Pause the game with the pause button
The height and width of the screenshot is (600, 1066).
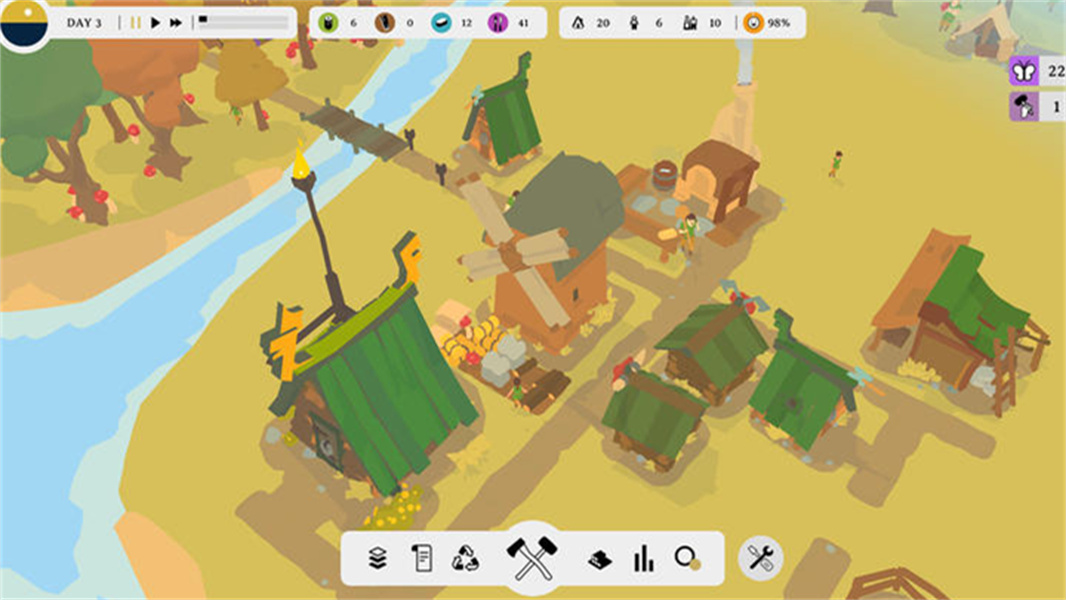[135, 22]
